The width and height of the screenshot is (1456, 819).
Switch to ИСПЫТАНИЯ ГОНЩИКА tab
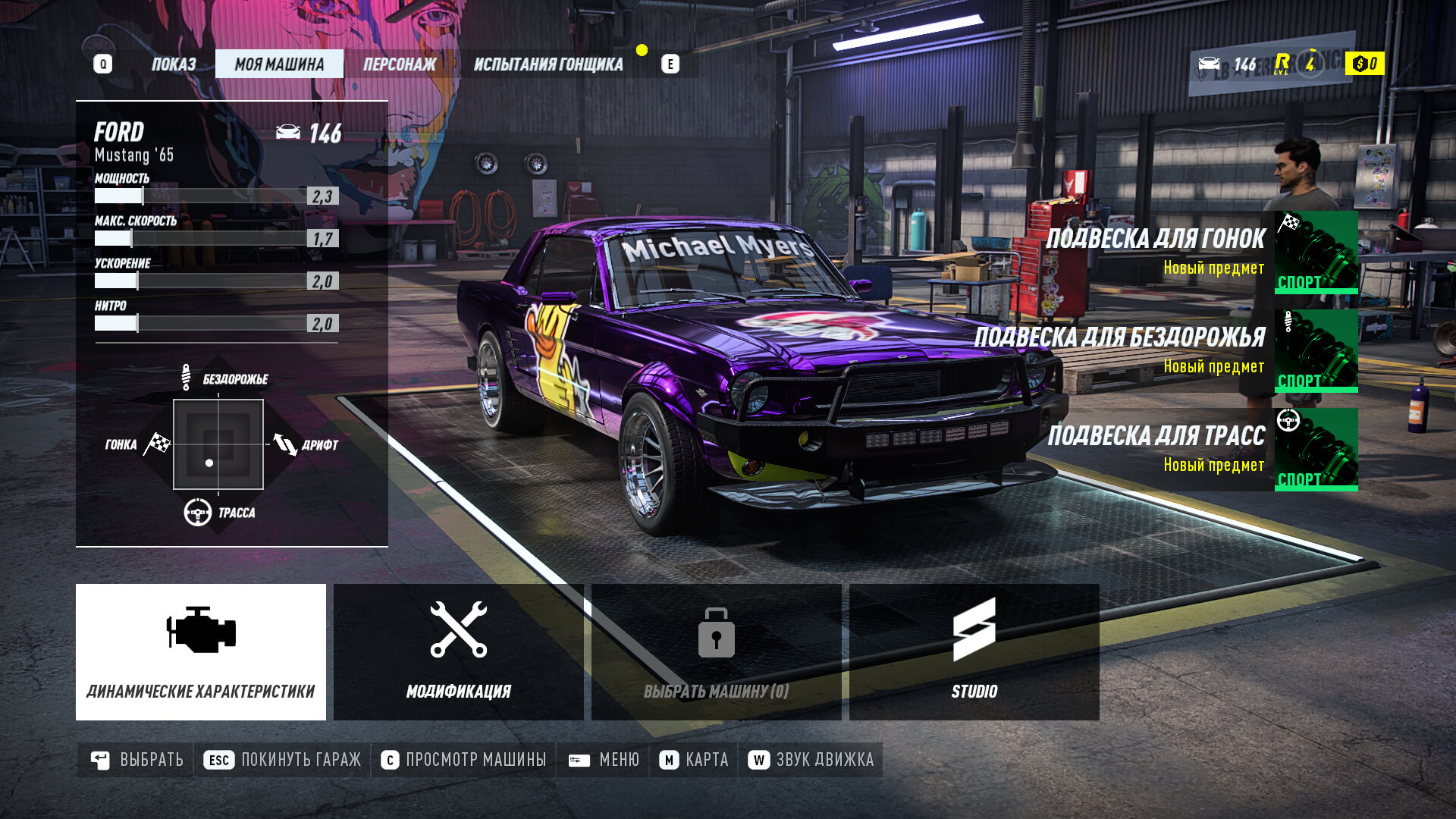pyautogui.click(x=548, y=64)
